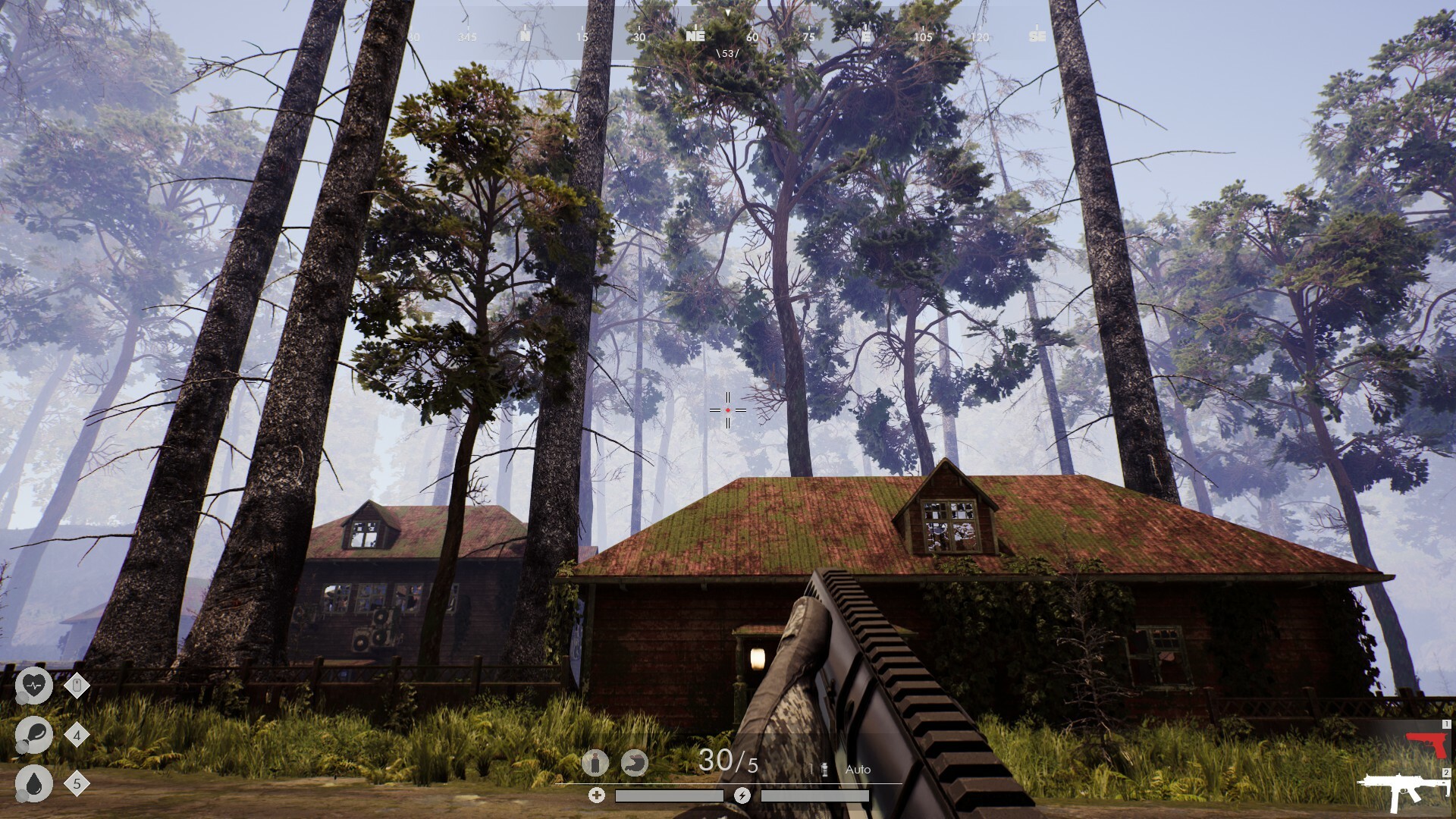1456x819 pixels.
Task: Click the mouse-button diamond beside the heart icon
Action: click(76, 686)
